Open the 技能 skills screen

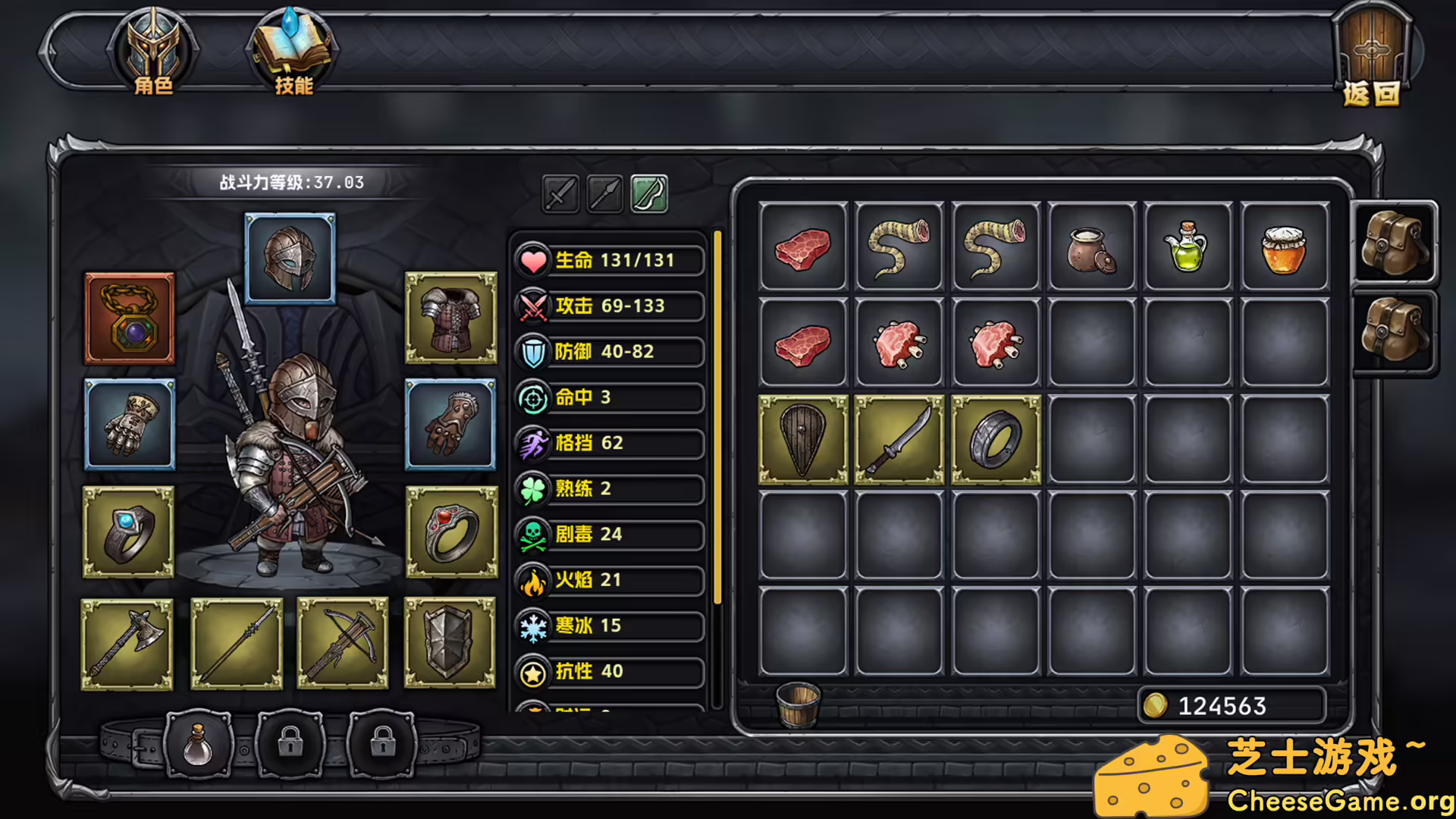point(290,49)
